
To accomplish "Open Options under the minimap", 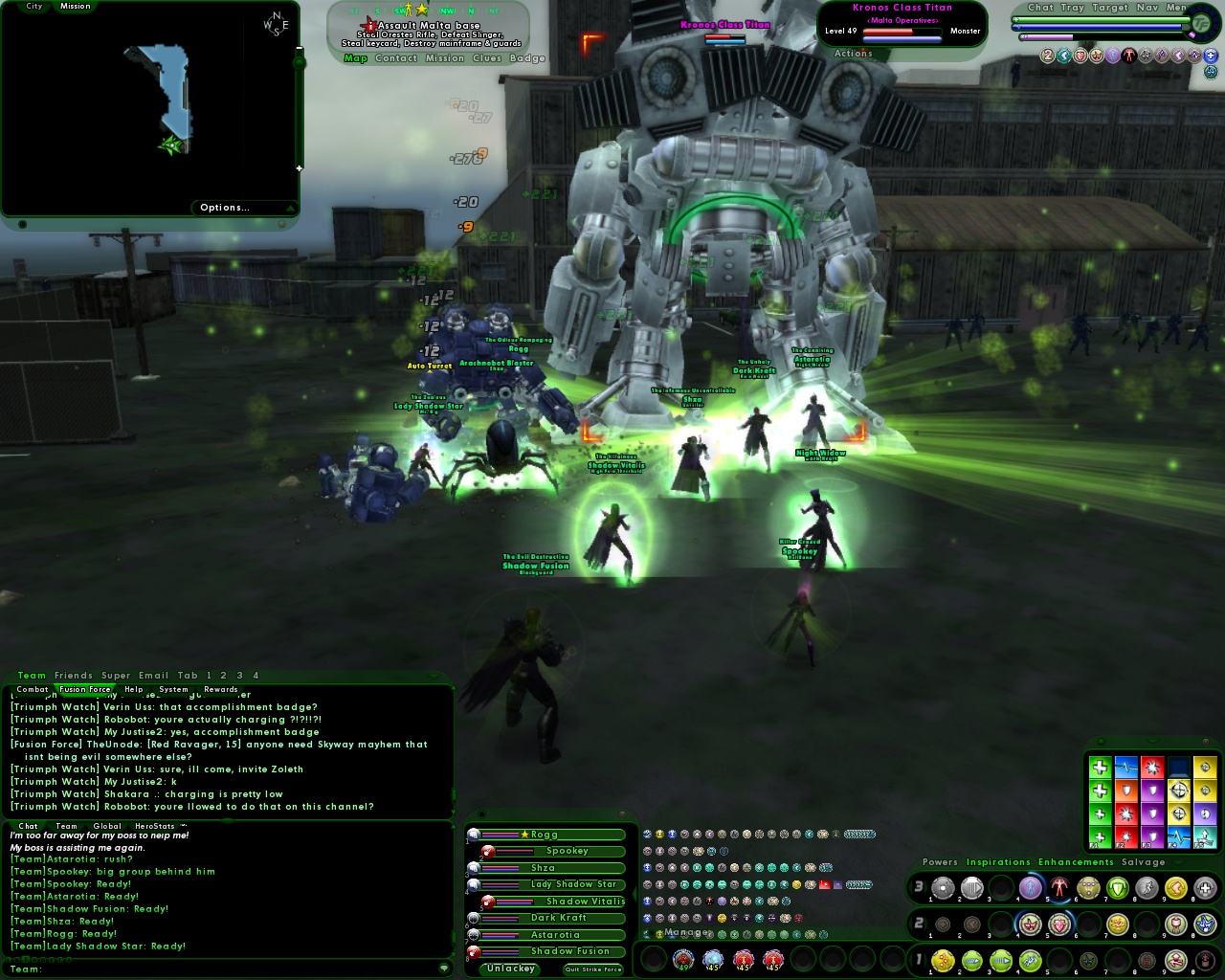I will (x=223, y=208).
